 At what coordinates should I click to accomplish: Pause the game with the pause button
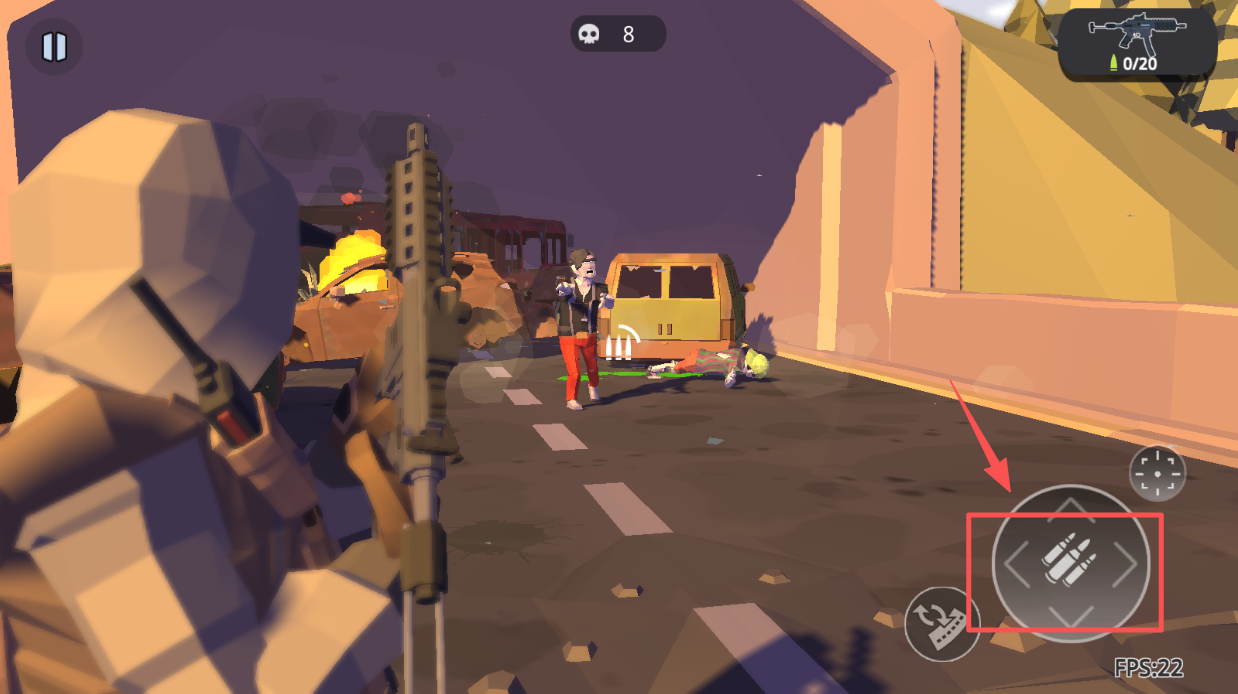(x=54, y=47)
